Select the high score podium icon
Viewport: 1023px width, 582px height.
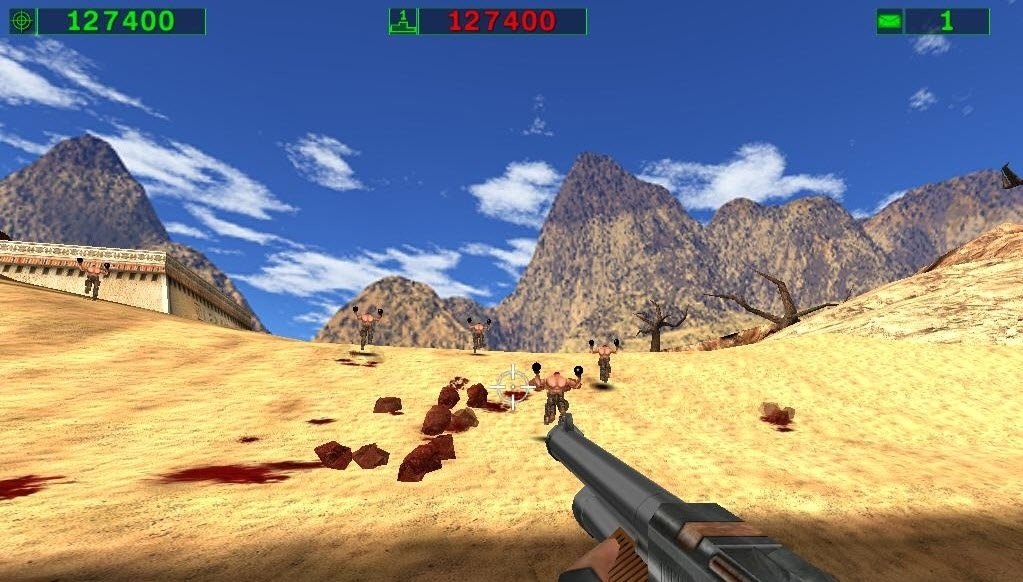point(402,21)
